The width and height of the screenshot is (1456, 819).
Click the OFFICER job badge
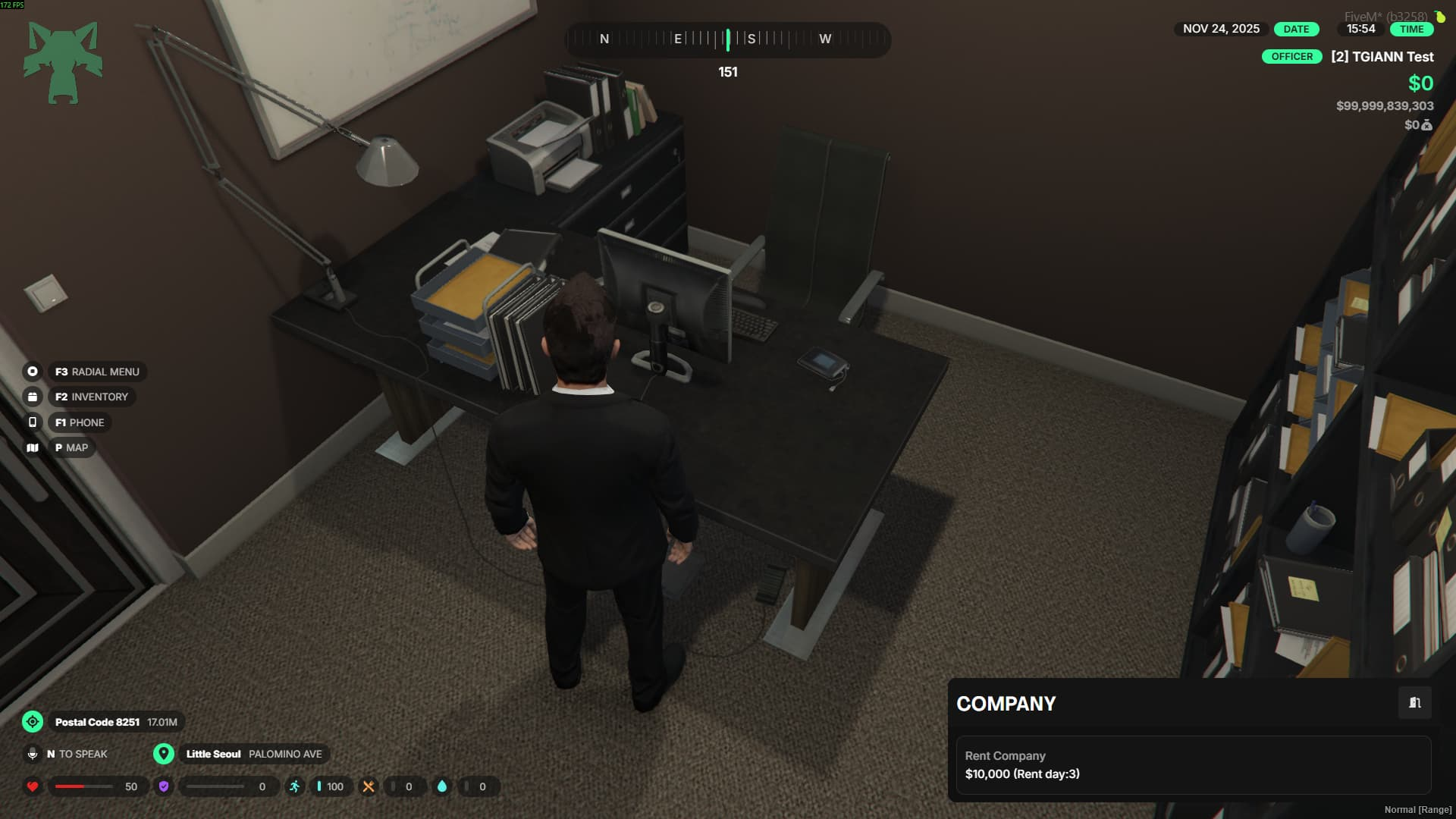(x=1291, y=57)
